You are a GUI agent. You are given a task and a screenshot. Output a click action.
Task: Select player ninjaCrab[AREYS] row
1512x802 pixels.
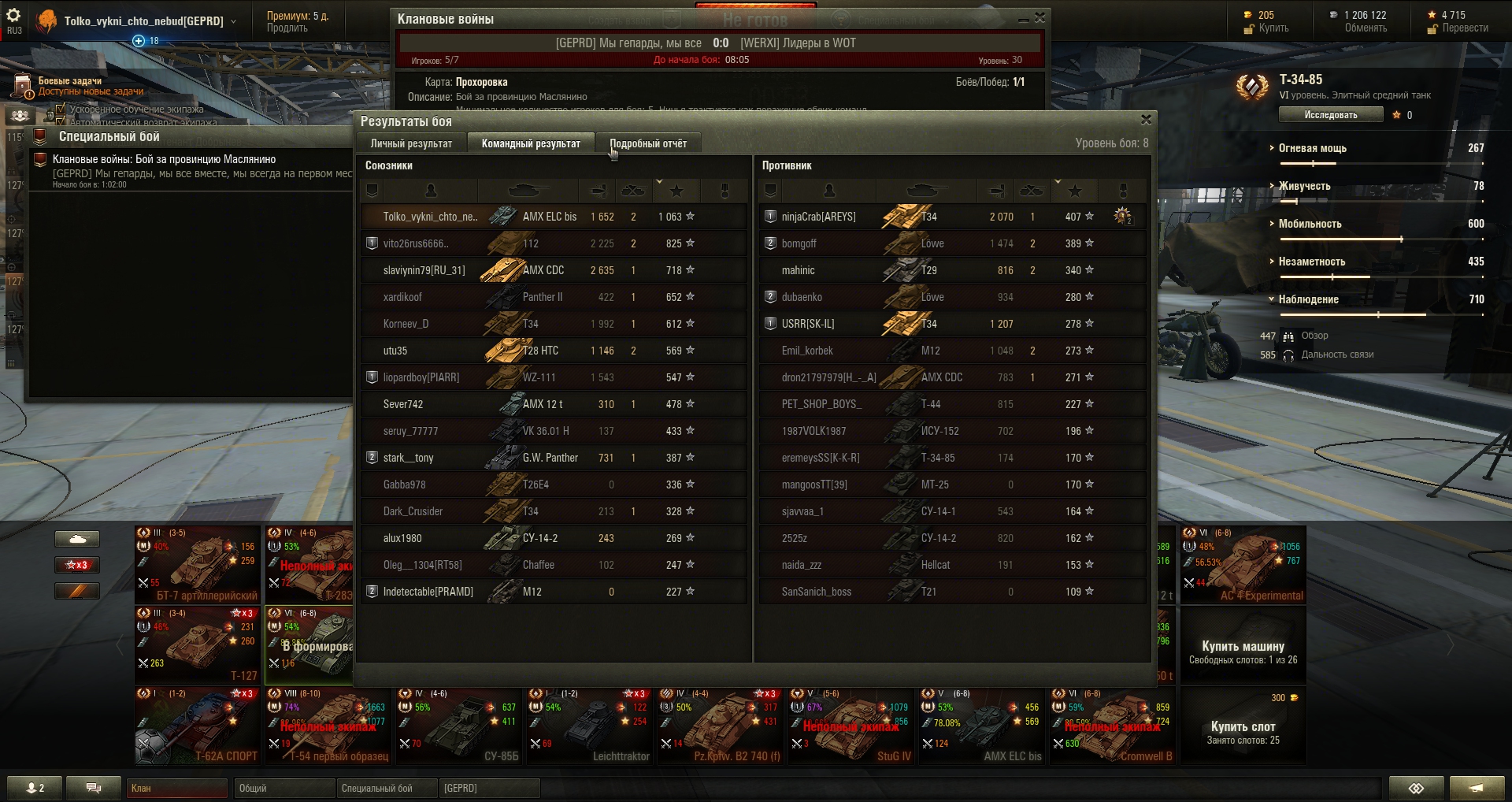(x=819, y=217)
